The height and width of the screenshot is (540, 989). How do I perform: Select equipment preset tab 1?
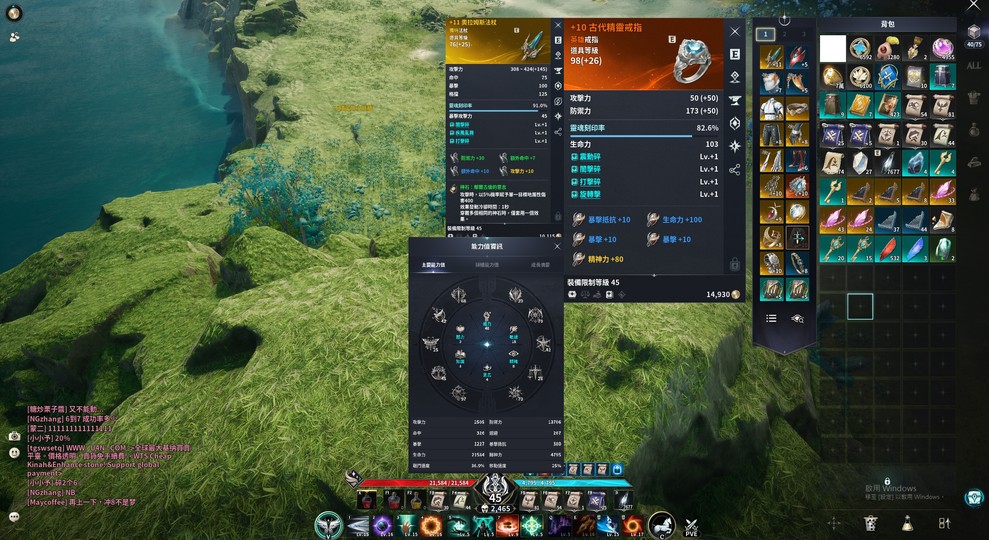(766, 34)
